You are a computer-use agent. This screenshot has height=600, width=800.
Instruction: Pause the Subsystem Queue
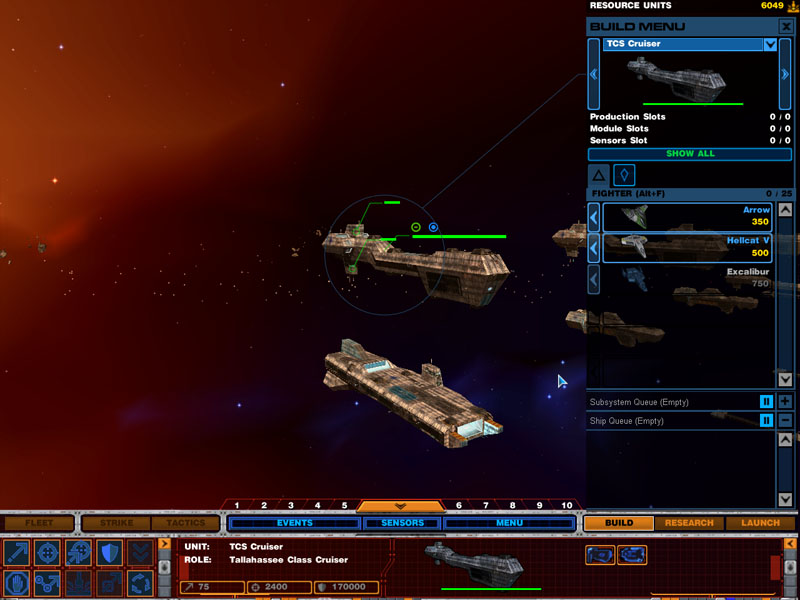click(766, 402)
